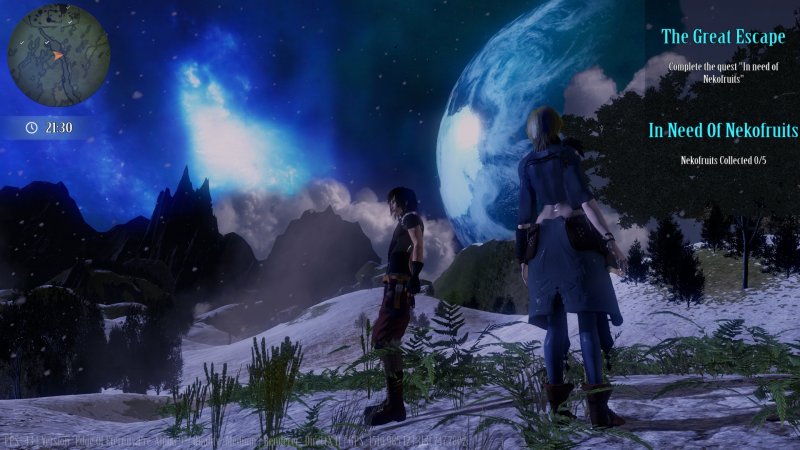Open the In Need Of Nekofruits quest tracker
This screenshot has width=800, height=450.
point(723,130)
